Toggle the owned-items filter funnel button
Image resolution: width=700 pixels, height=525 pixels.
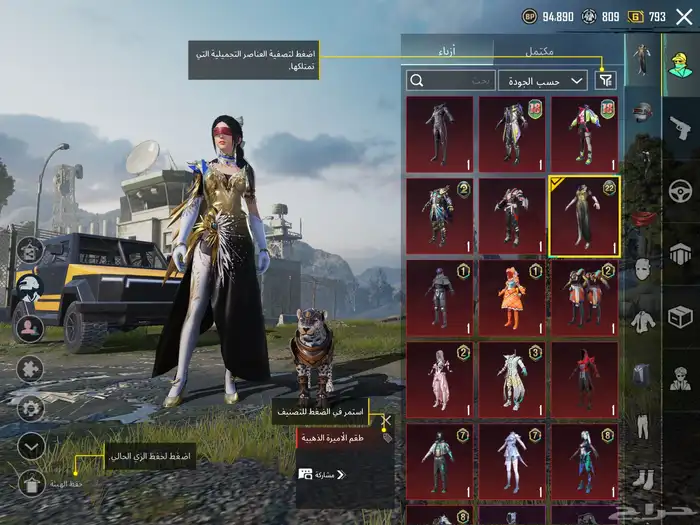coord(605,80)
